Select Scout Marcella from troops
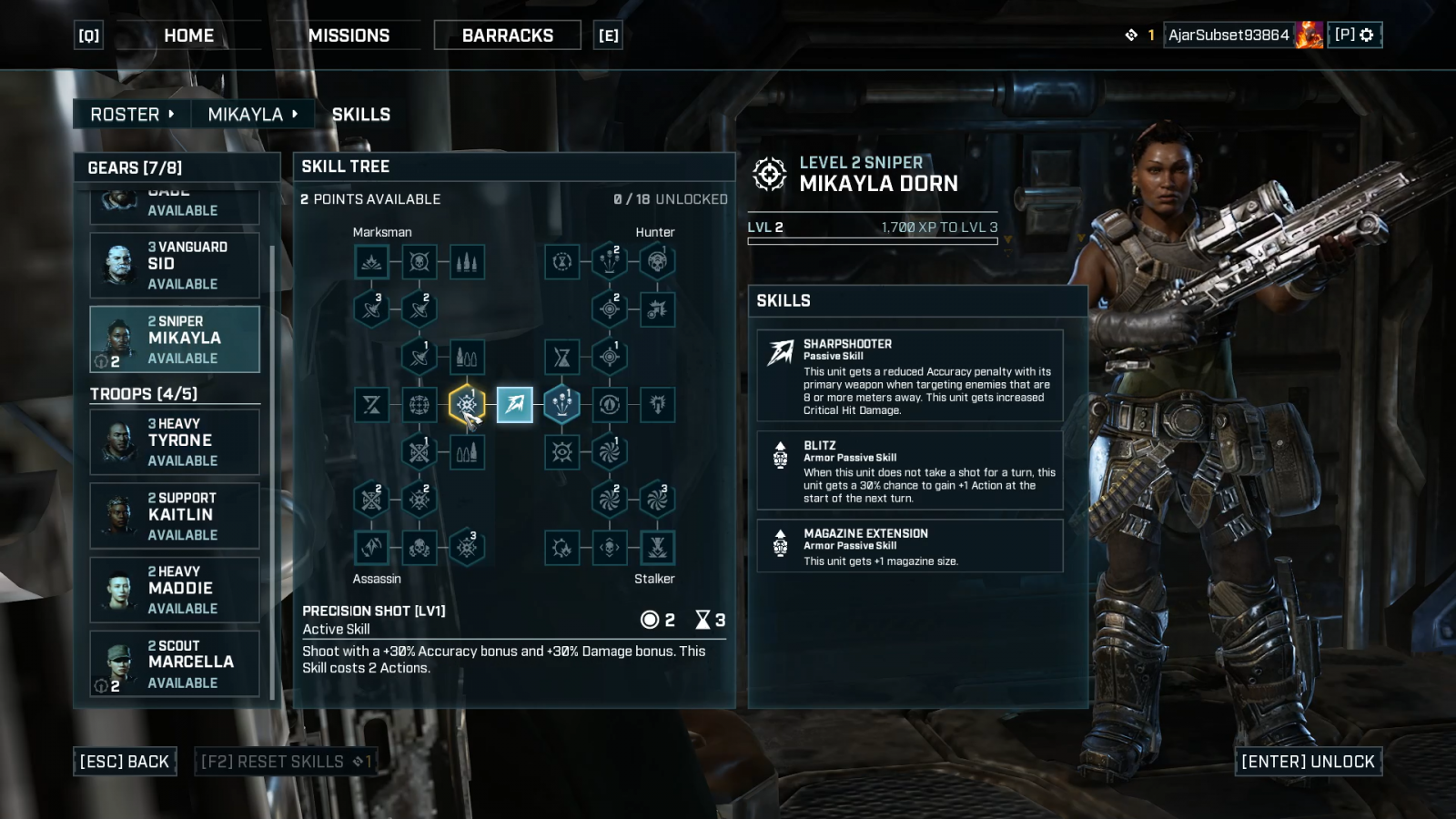 click(175, 663)
